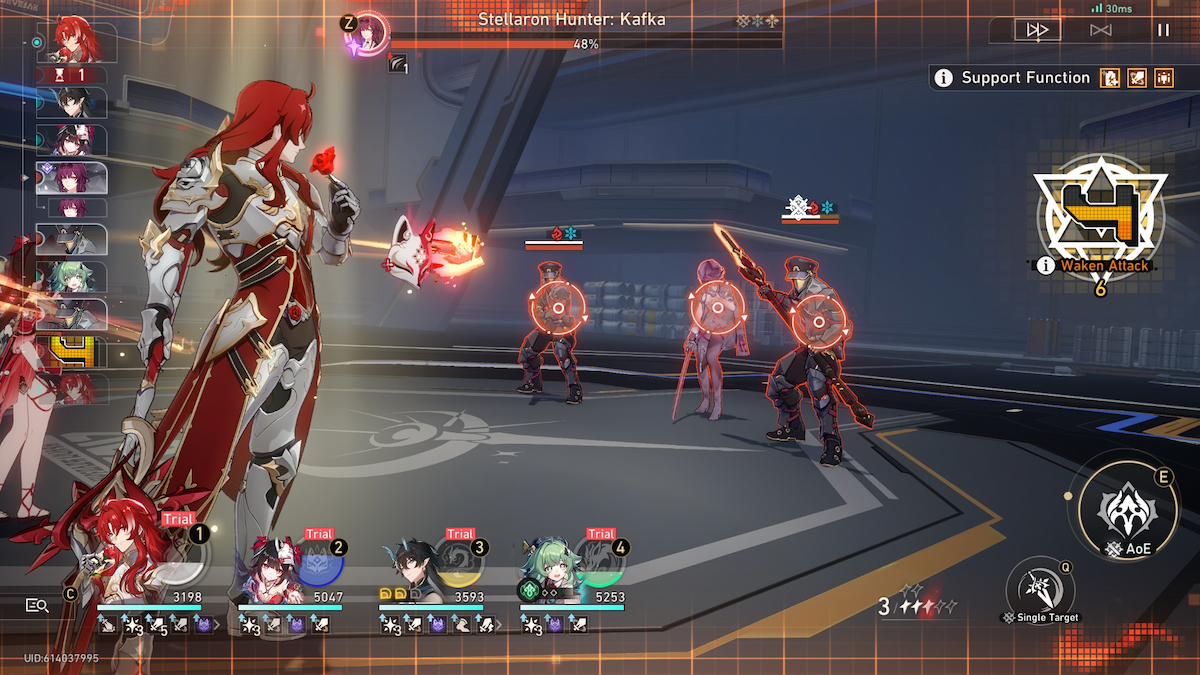This screenshot has width=1200, height=675.
Task: Select the green-haired trial character numbered 4
Action: click(x=572, y=567)
